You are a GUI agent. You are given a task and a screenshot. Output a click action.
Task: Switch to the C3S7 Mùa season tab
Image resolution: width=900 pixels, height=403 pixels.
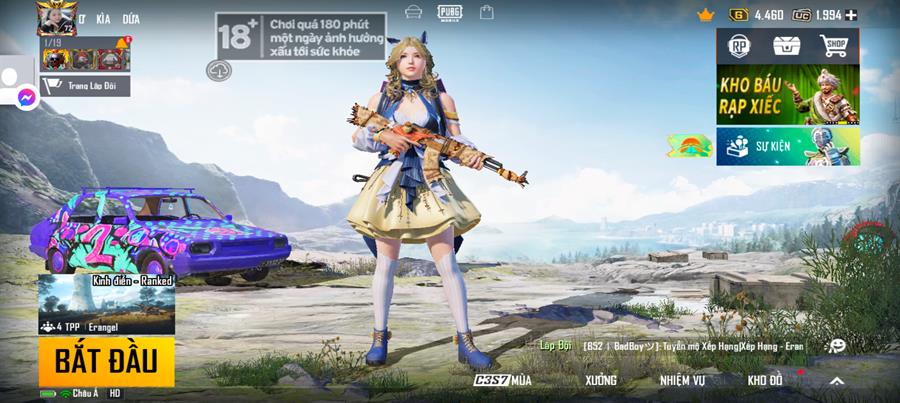pyautogui.click(x=503, y=380)
